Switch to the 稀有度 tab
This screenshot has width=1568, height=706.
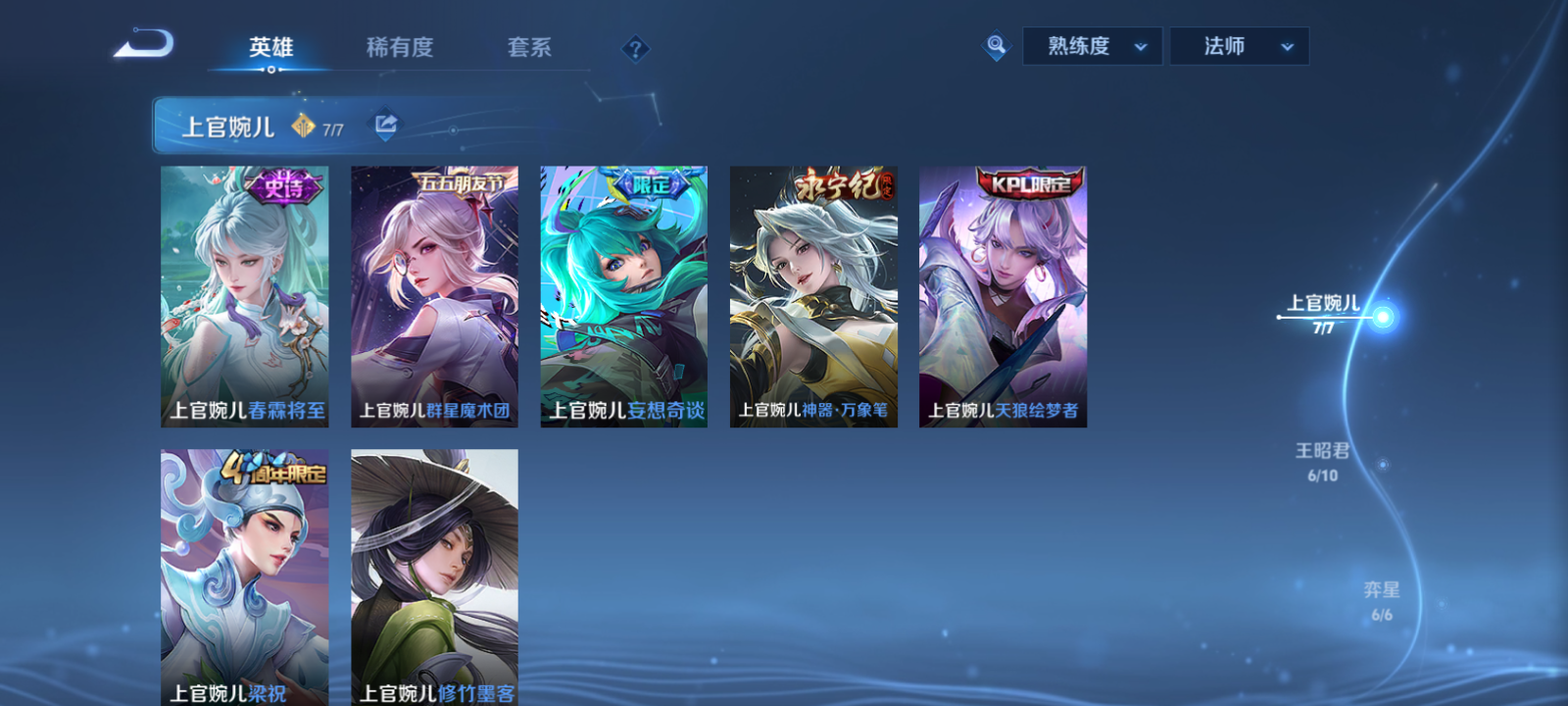[399, 45]
